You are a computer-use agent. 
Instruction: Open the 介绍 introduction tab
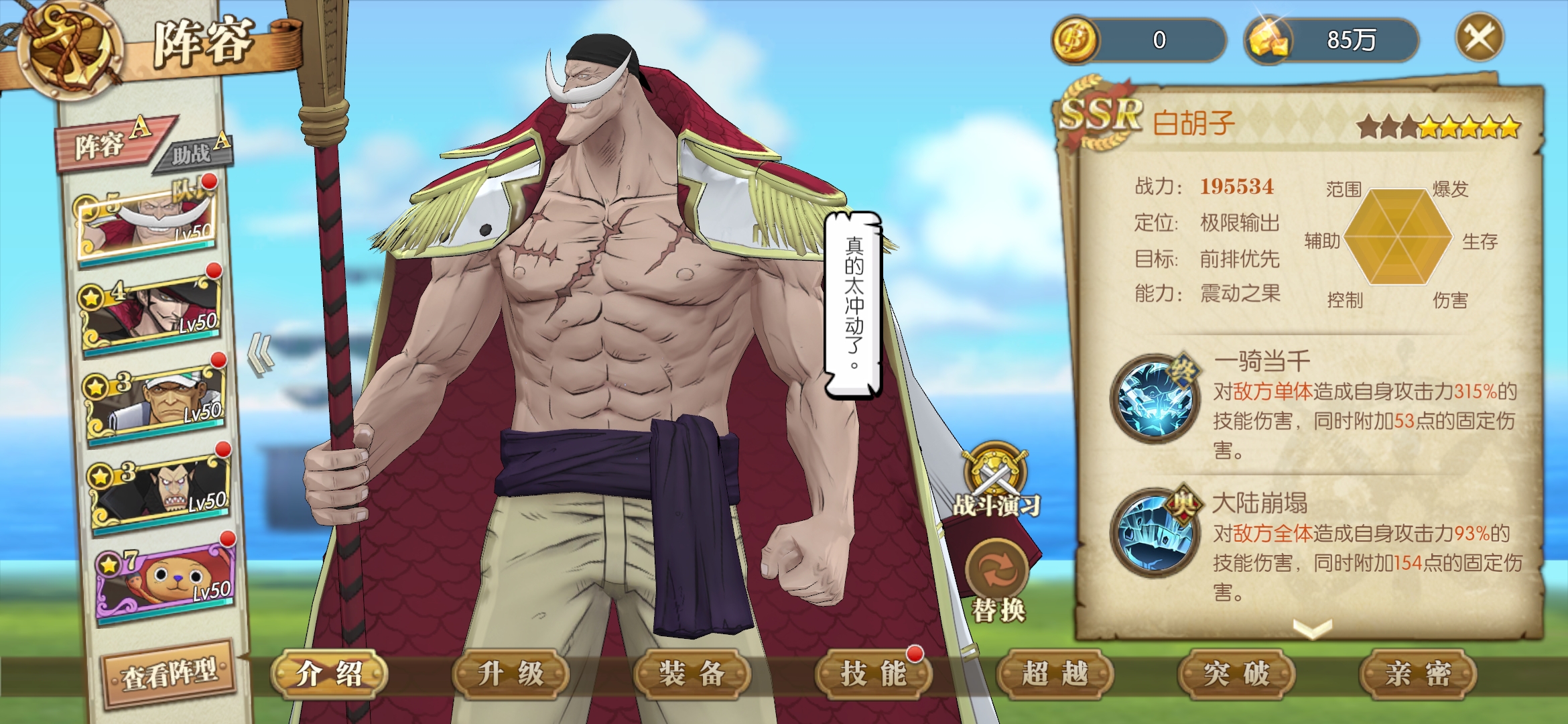[x=329, y=674]
